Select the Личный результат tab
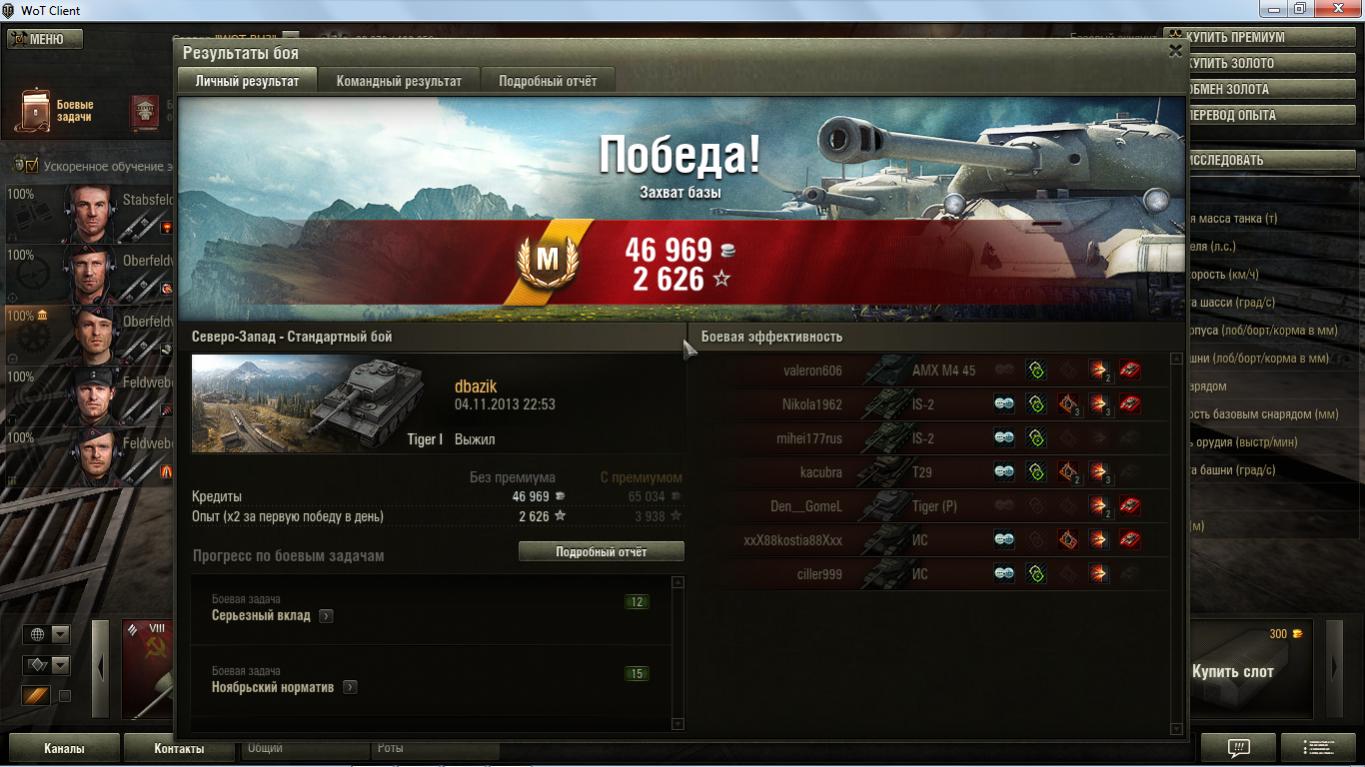The height and width of the screenshot is (767, 1365). (247, 81)
